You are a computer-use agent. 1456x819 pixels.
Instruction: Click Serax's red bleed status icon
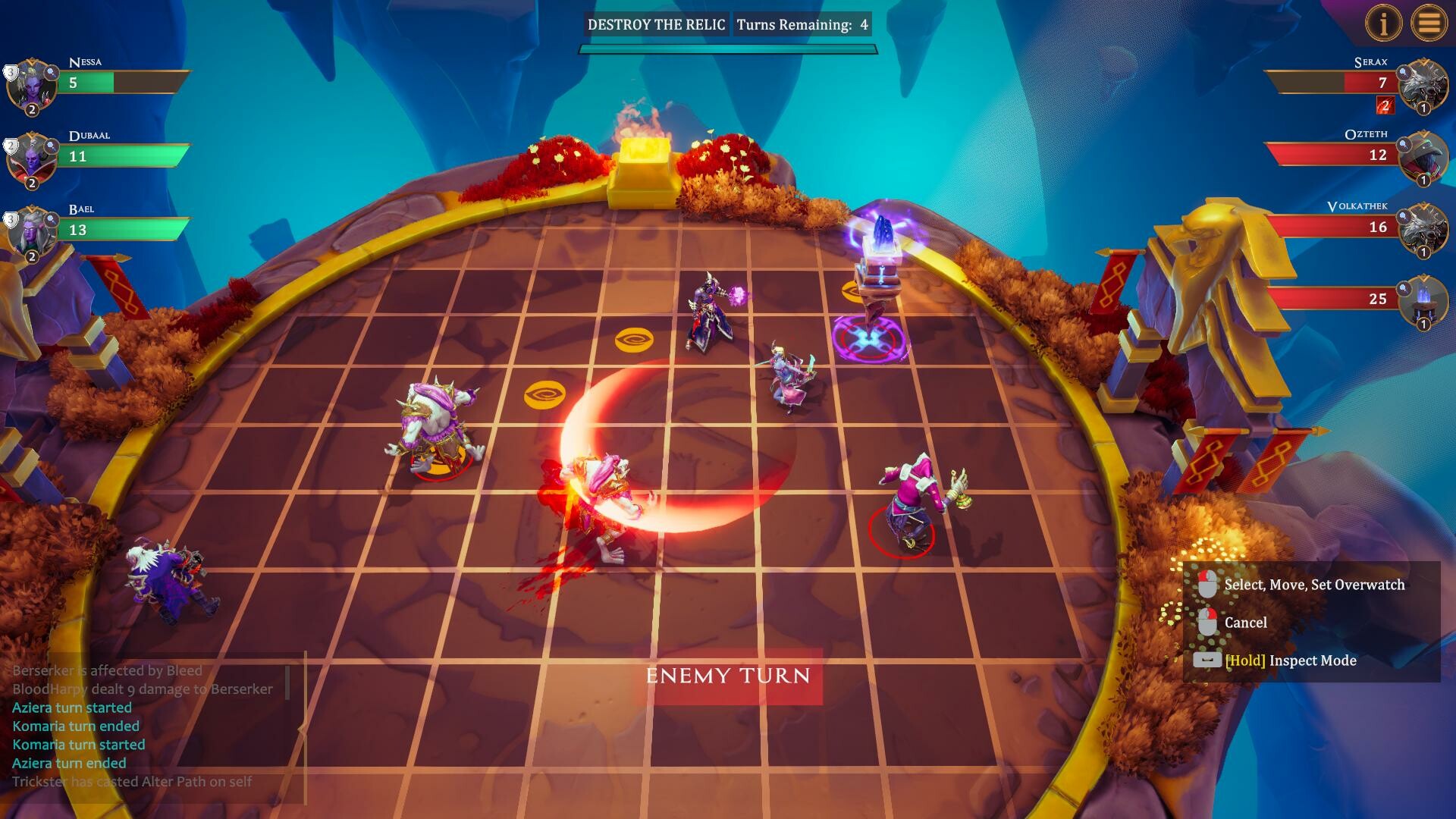1385,106
